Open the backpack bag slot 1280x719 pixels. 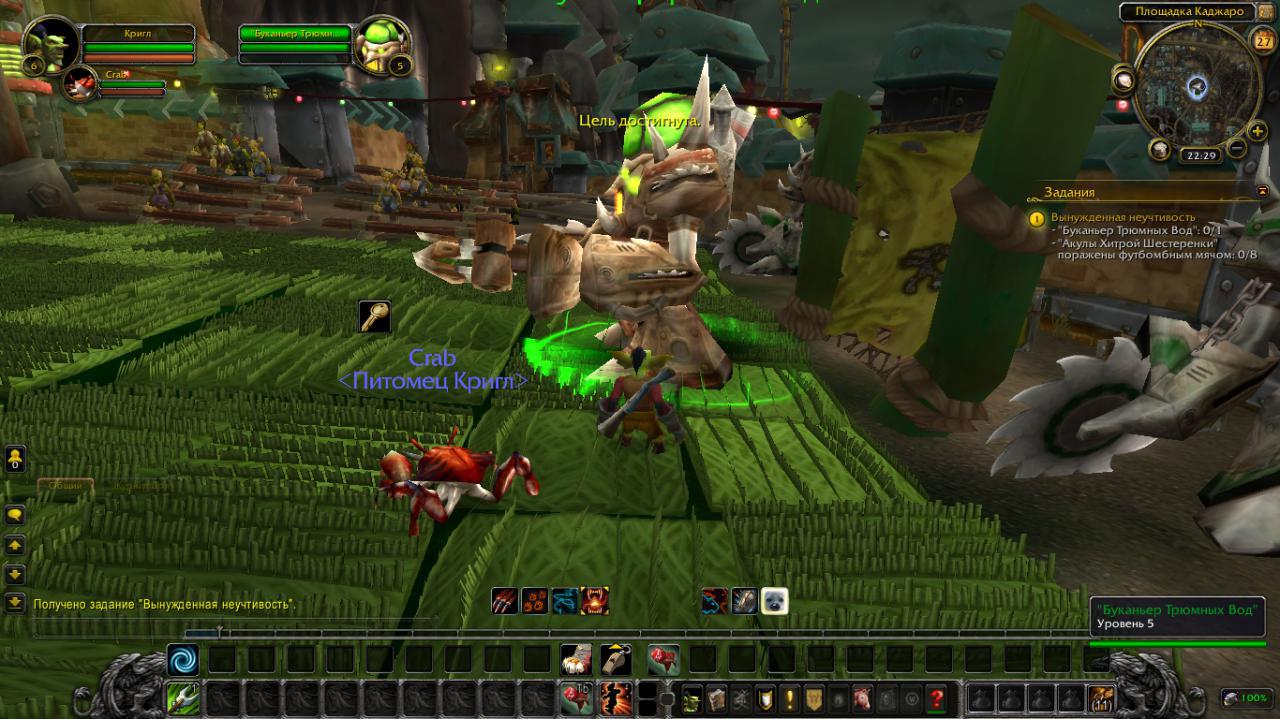1100,698
